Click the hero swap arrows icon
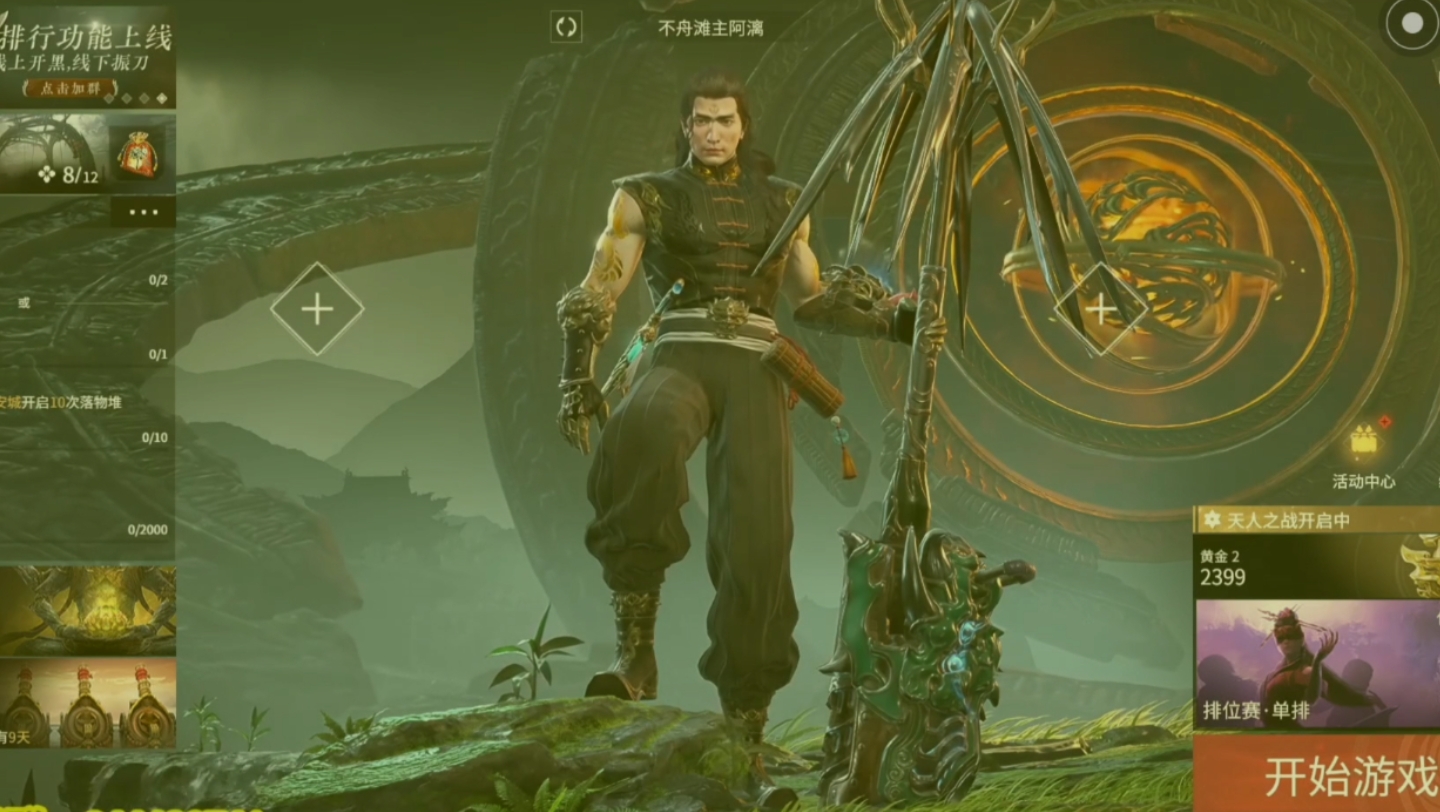 [566, 27]
